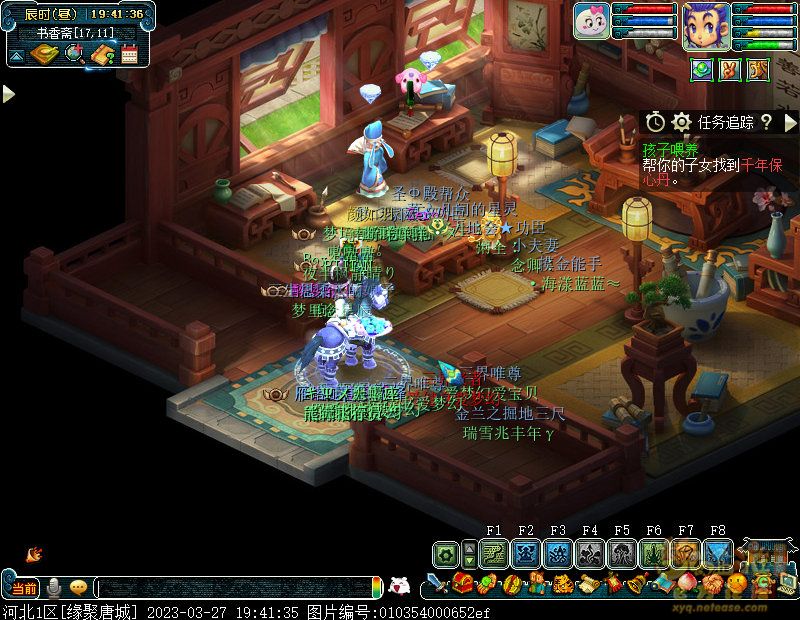800x620 pixels.
Task: Open the calendar icon under the clock
Action: click(129, 54)
